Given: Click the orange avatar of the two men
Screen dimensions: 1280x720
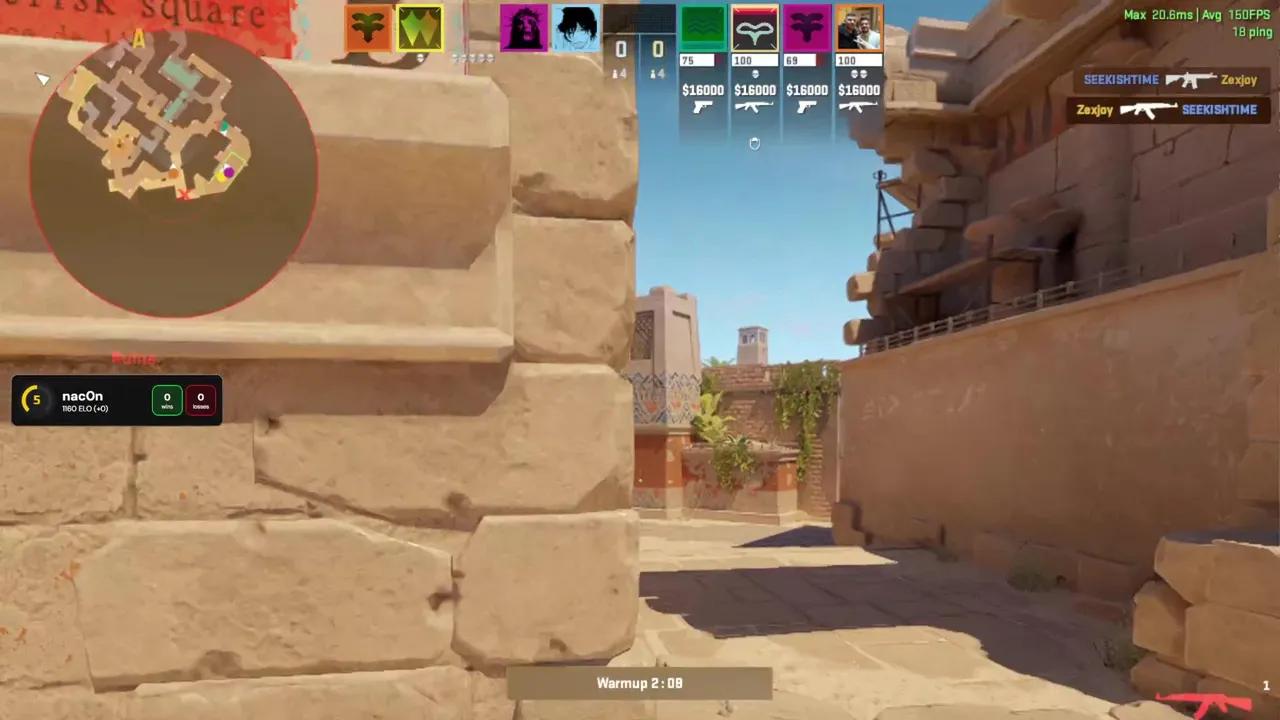Looking at the screenshot, I should pos(858,27).
